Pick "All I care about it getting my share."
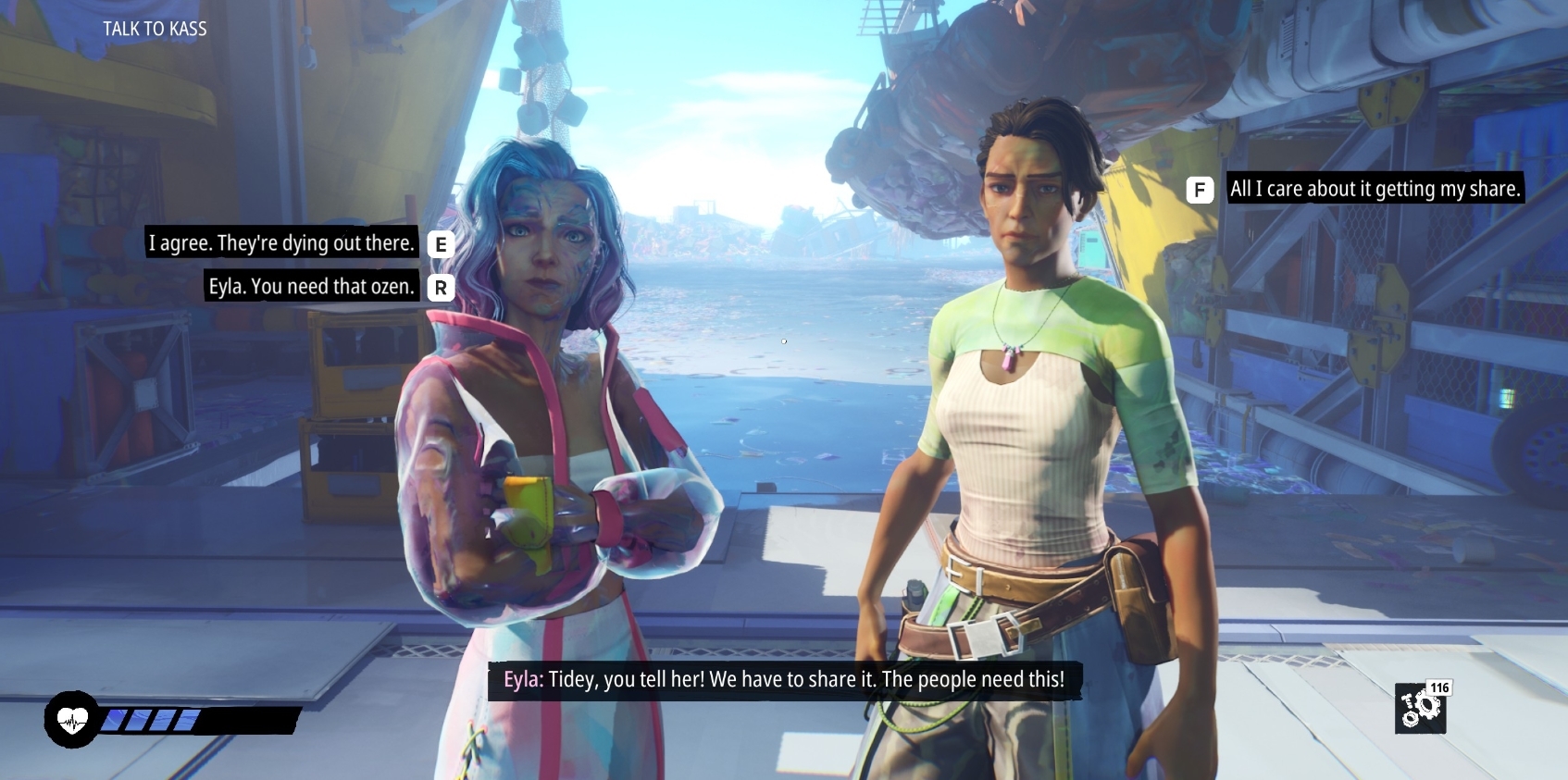Screen dimensions: 1568x780 coord(1375,189)
